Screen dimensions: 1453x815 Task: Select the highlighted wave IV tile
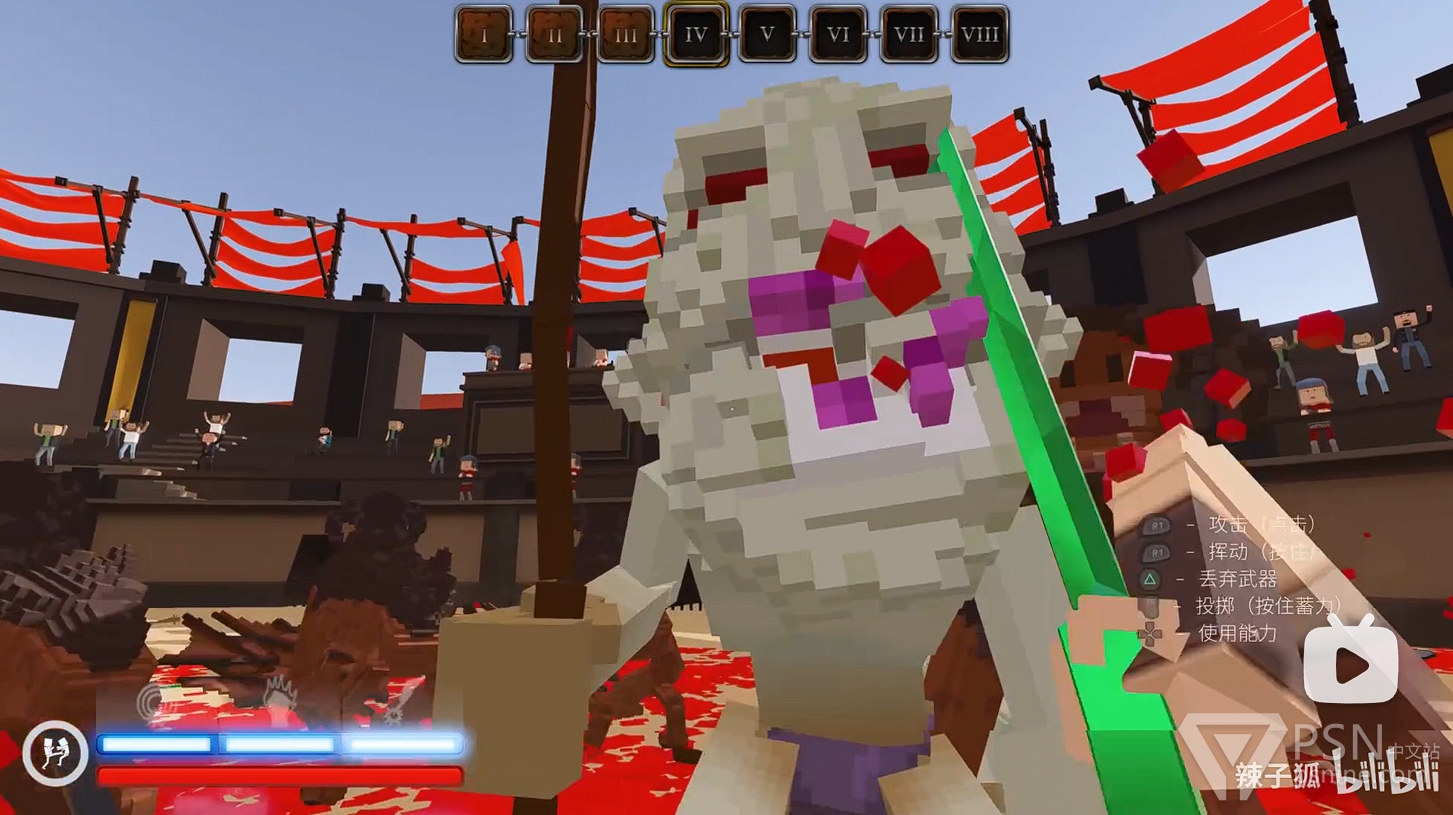(696, 35)
